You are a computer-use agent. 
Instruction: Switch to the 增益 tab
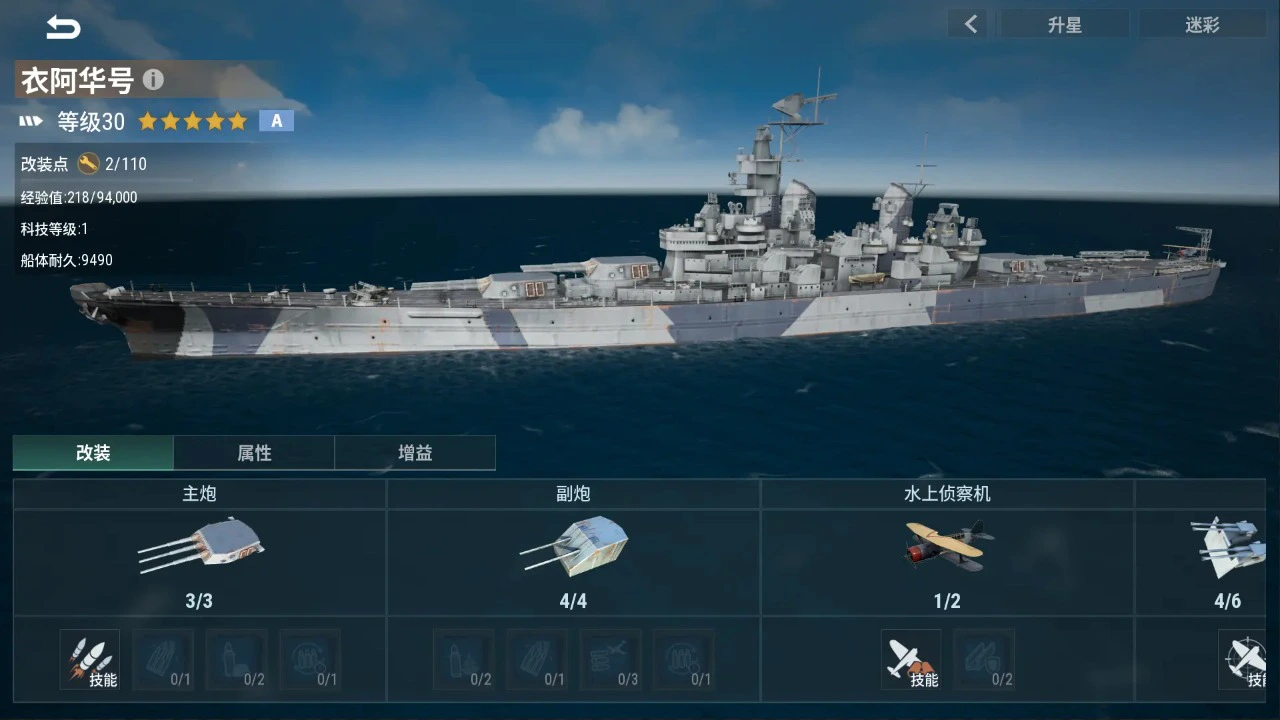[x=415, y=452]
